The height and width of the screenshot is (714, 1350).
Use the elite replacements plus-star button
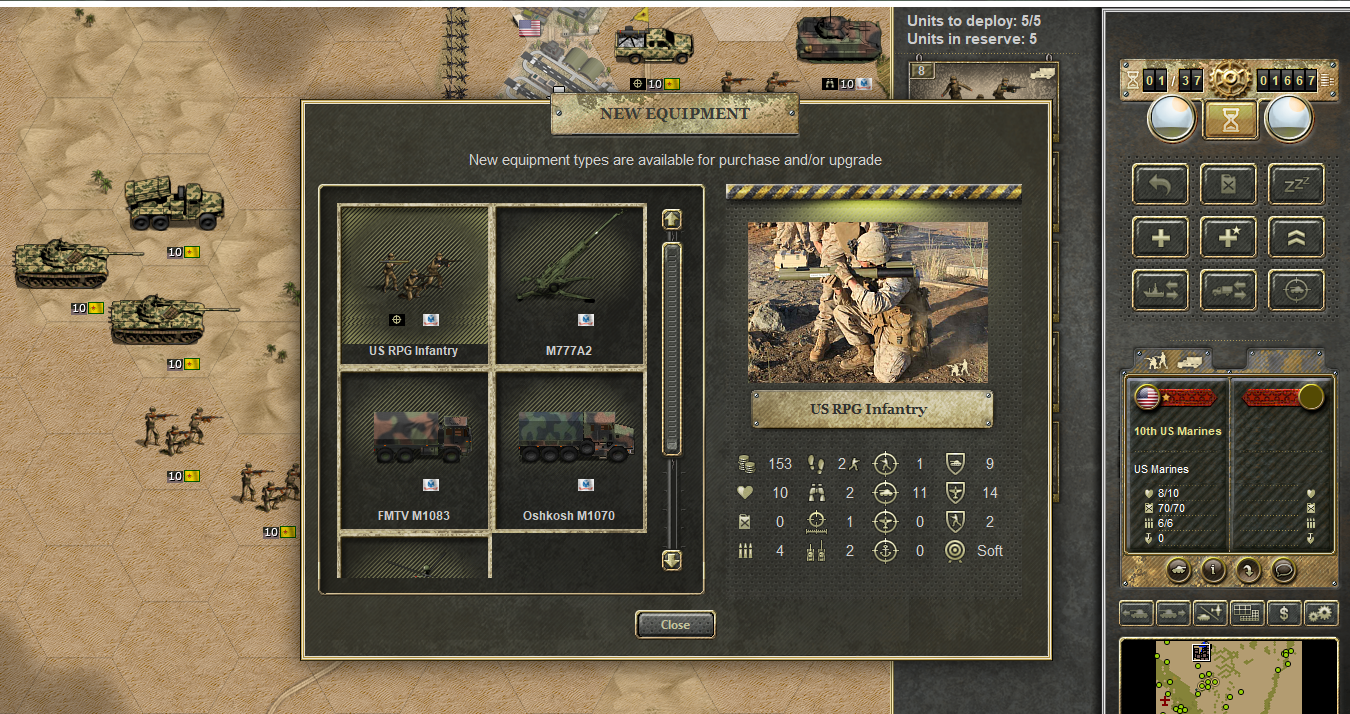tap(1228, 238)
